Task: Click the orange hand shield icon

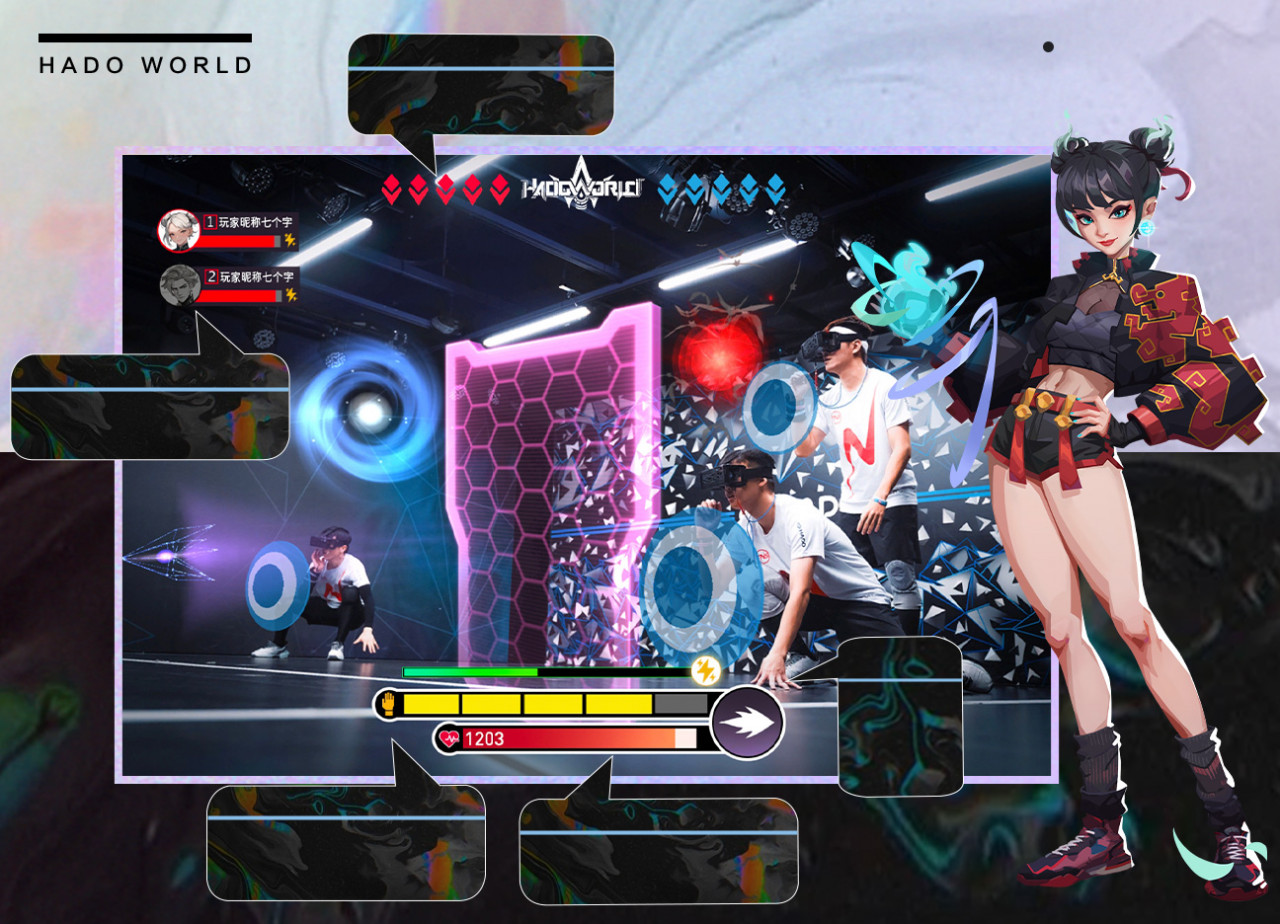Action: click(388, 703)
